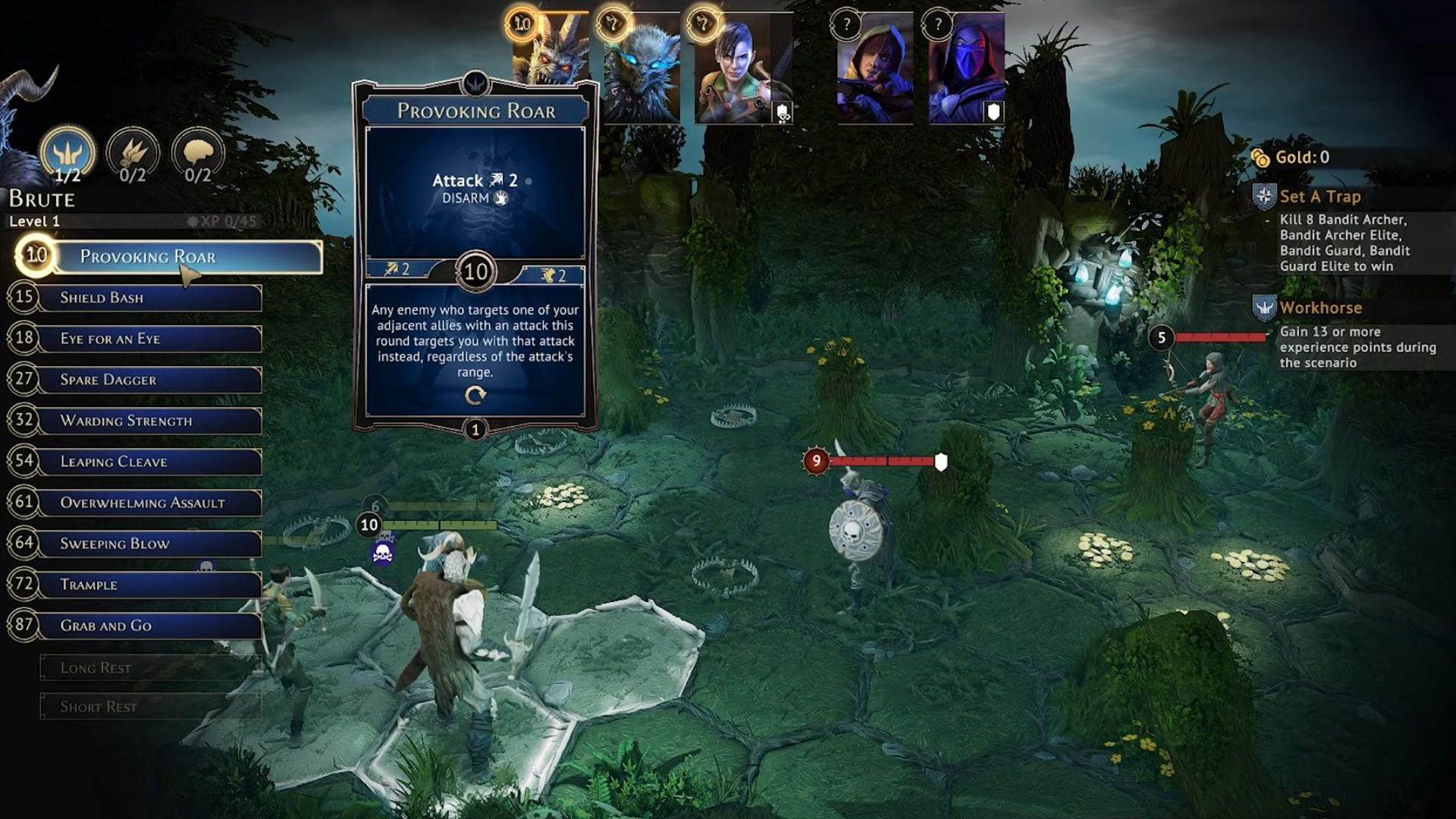
Task: Open the Brute crown ability tab
Action: click(67, 154)
